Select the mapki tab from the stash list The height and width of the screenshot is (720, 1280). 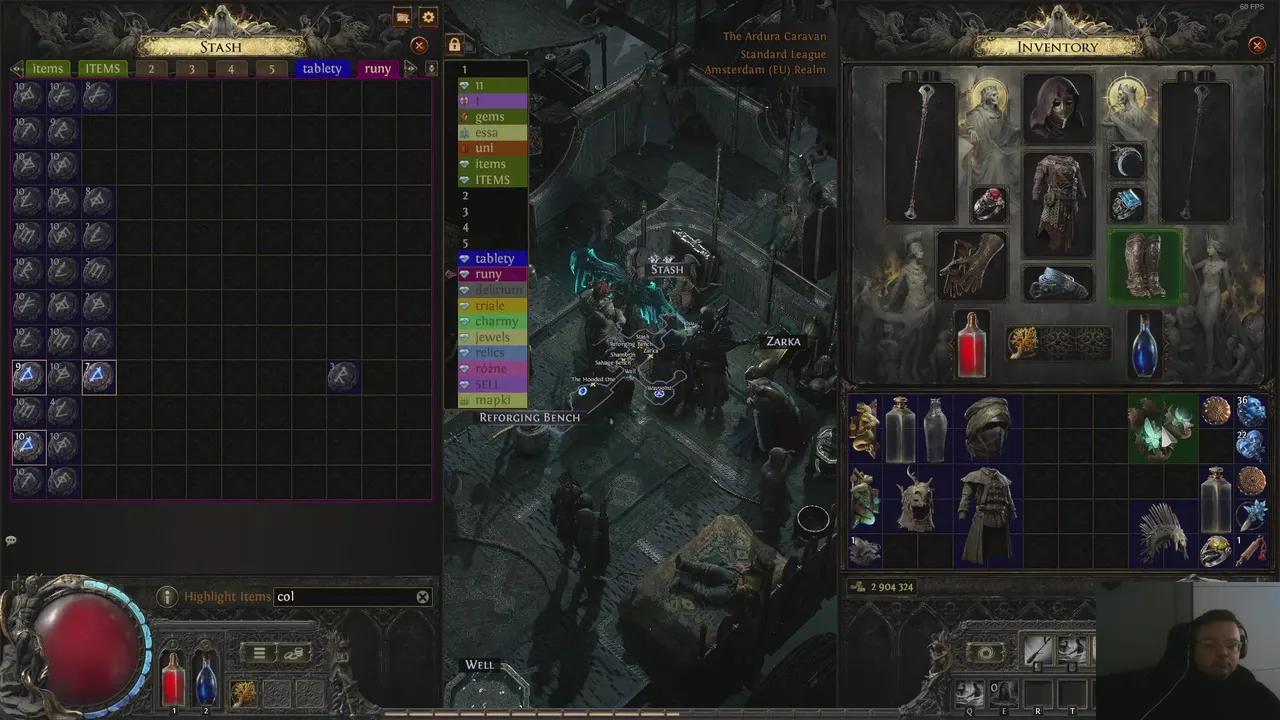492,399
